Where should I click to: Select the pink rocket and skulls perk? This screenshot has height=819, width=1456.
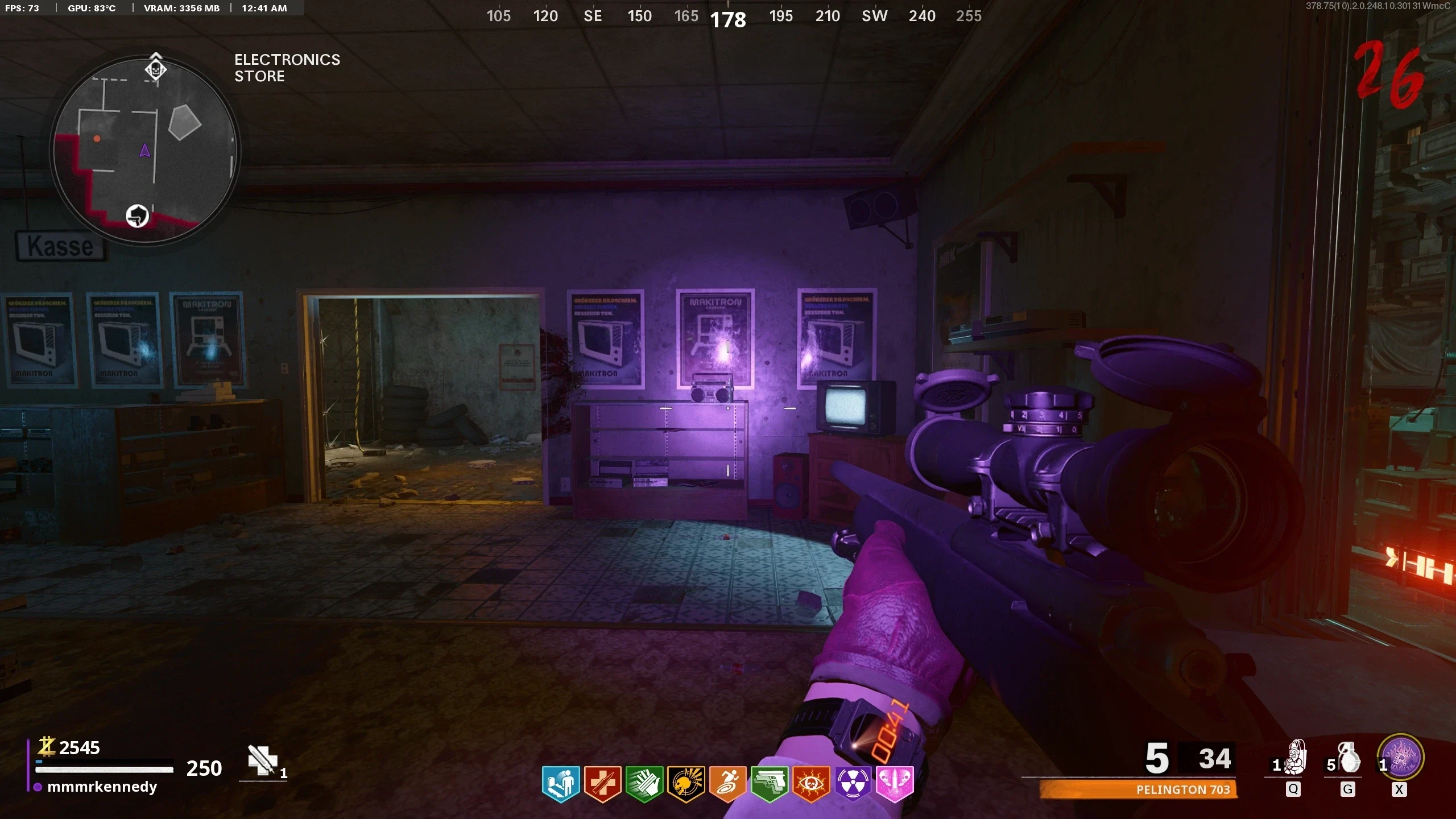point(895,784)
